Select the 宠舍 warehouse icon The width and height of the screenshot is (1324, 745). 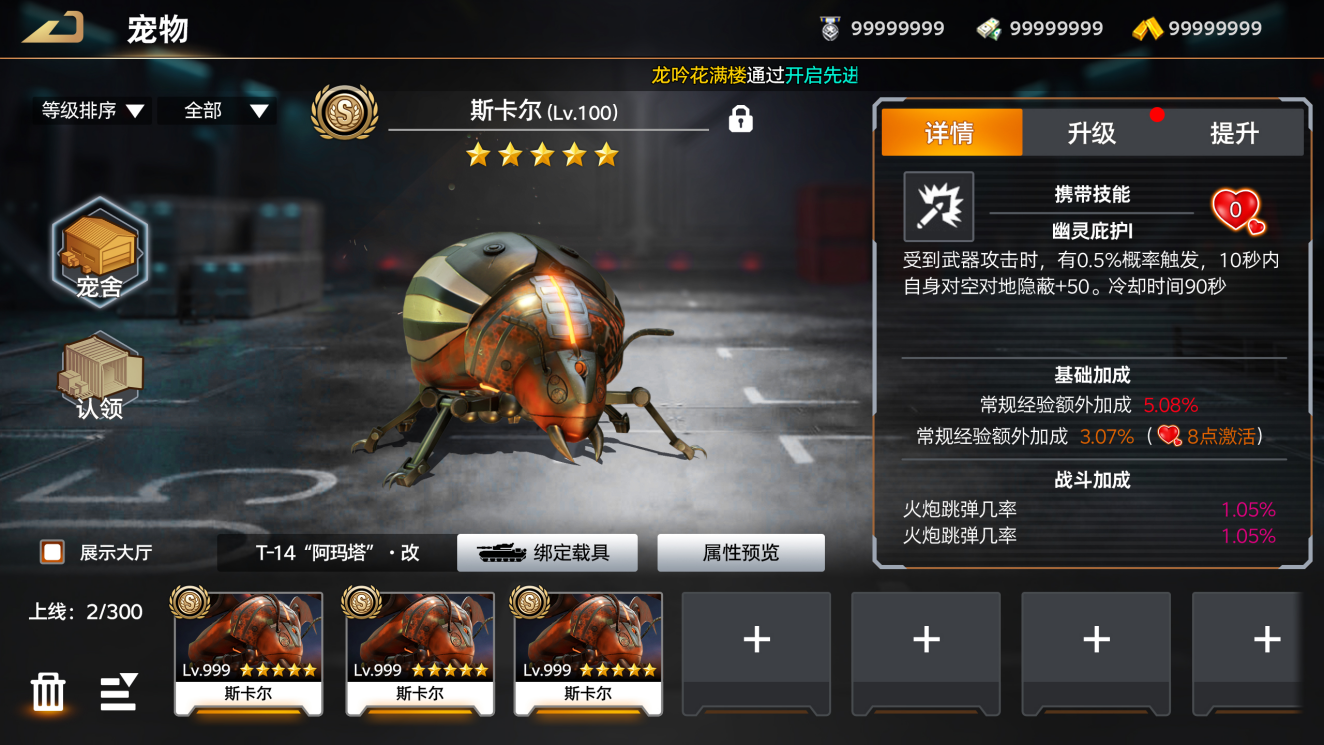point(99,252)
